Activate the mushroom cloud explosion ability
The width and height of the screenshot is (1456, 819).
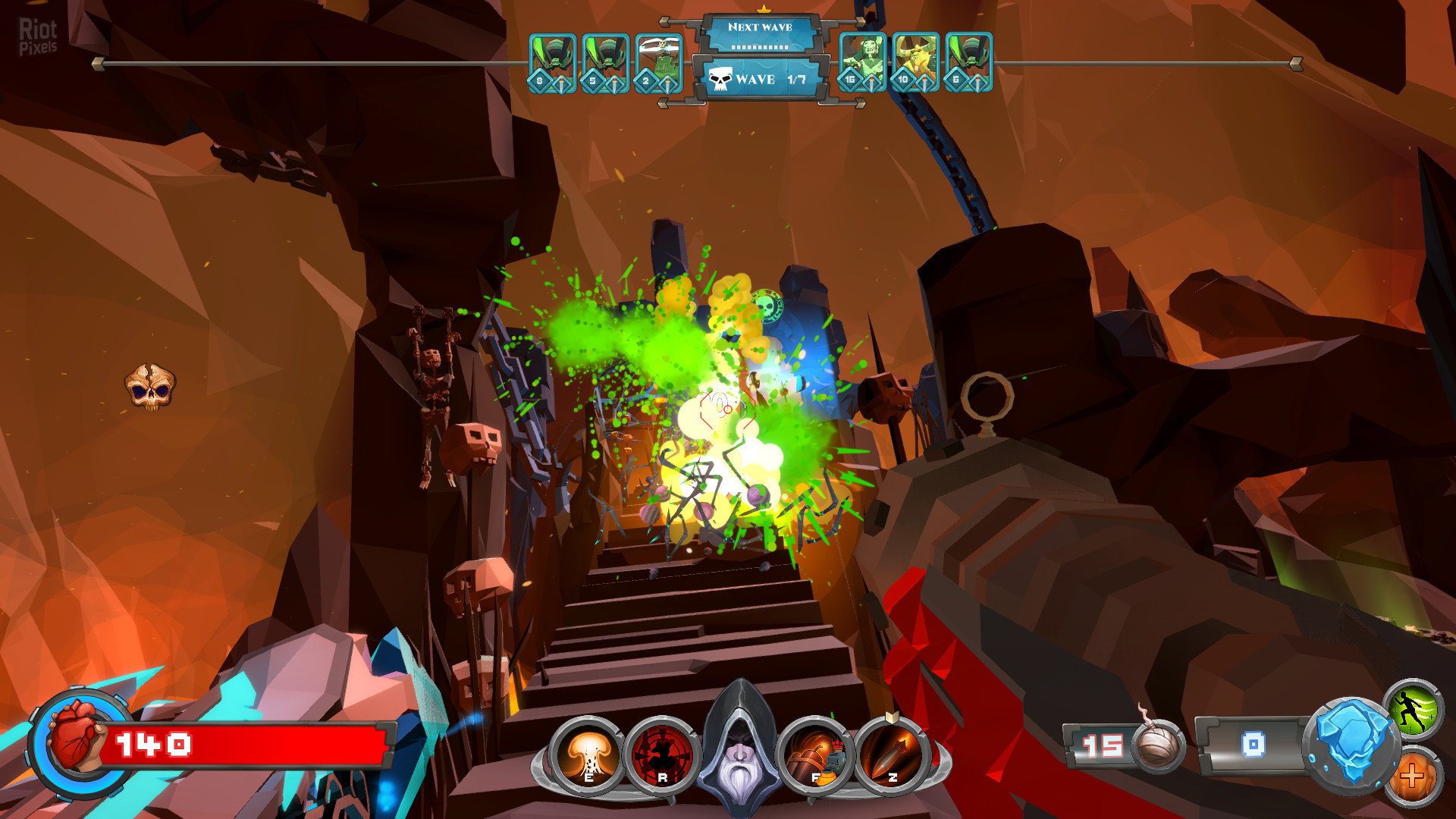click(x=586, y=754)
